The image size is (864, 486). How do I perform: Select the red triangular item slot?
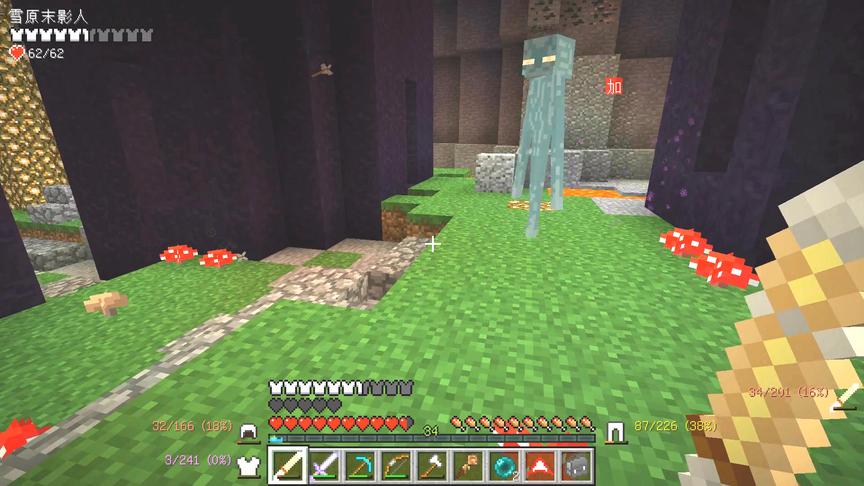540,465
